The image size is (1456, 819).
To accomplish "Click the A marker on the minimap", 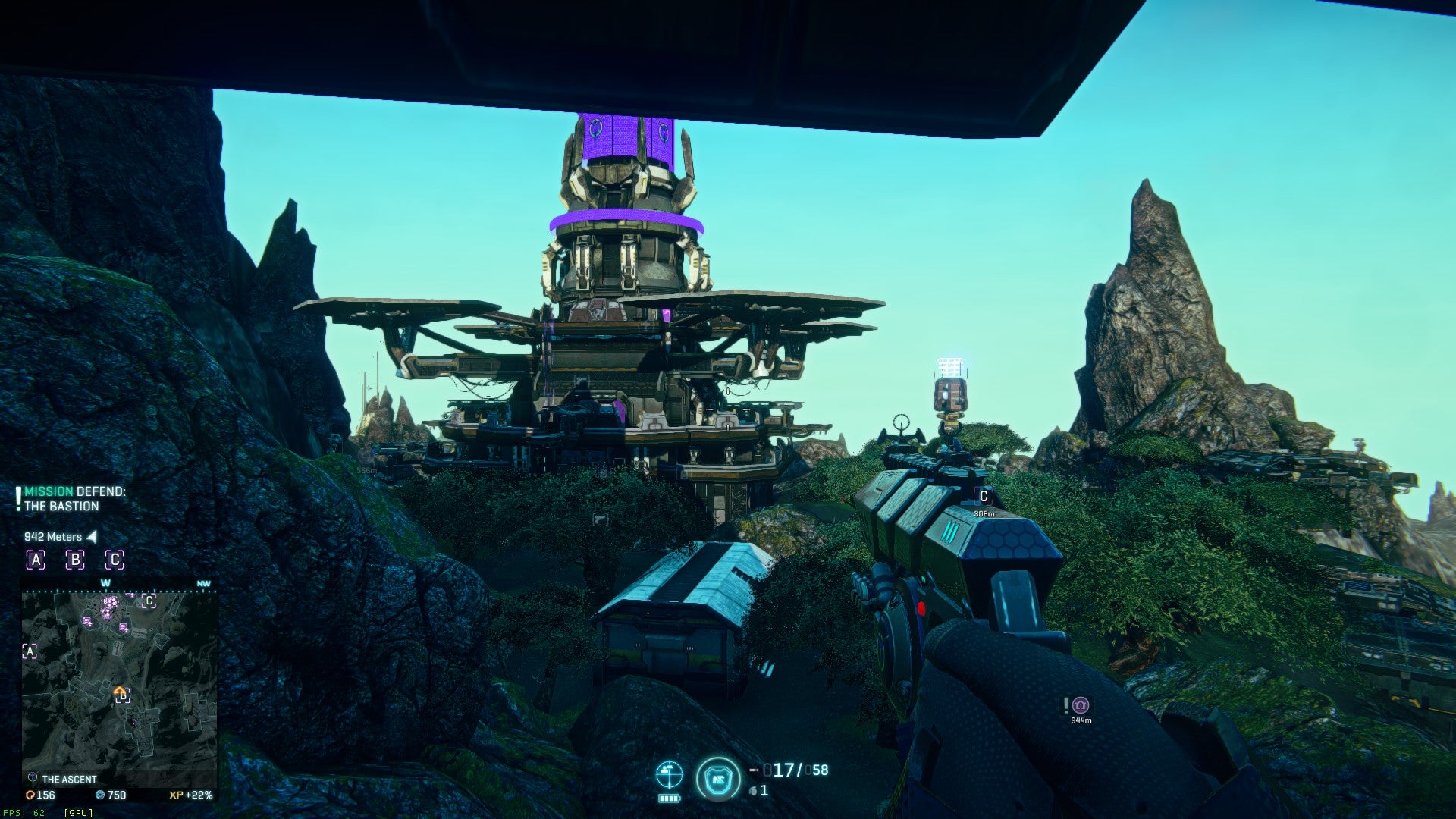I will coord(30,651).
